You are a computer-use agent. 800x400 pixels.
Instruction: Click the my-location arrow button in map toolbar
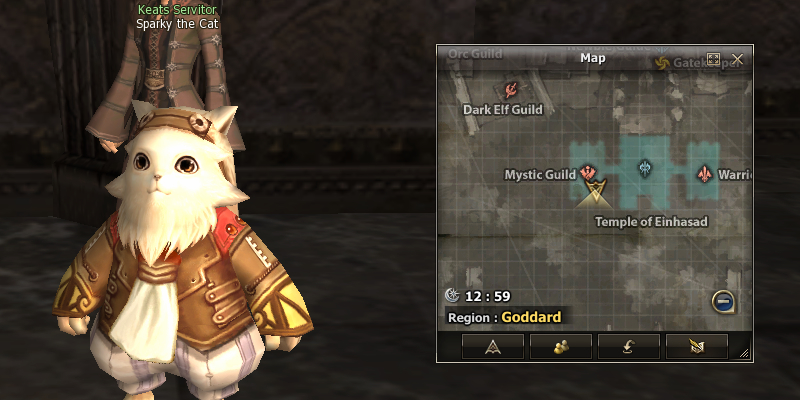click(492, 346)
